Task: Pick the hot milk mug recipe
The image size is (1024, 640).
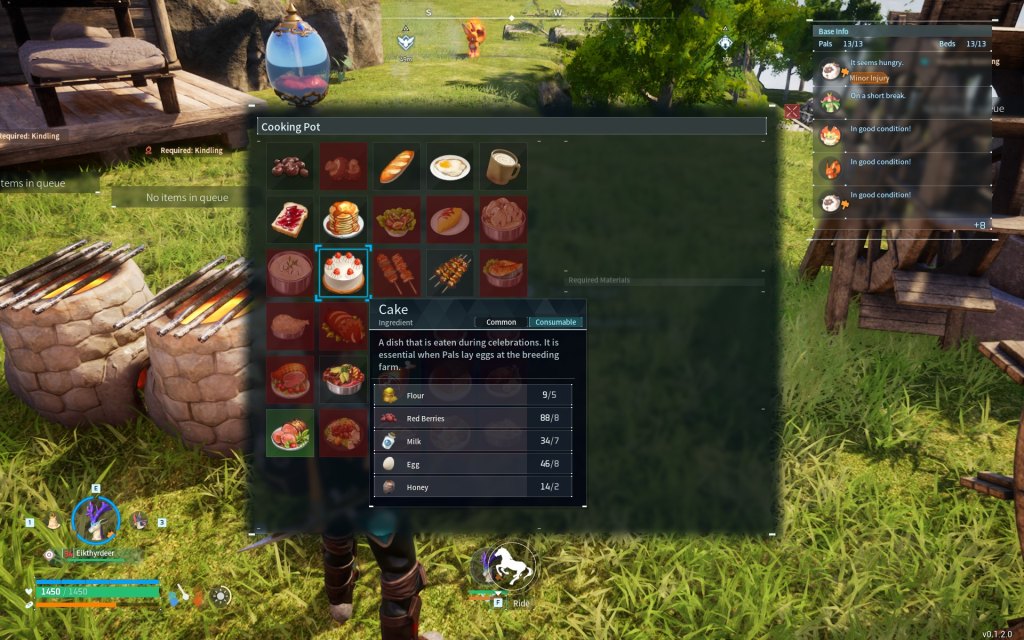Action: click(x=504, y=166)
